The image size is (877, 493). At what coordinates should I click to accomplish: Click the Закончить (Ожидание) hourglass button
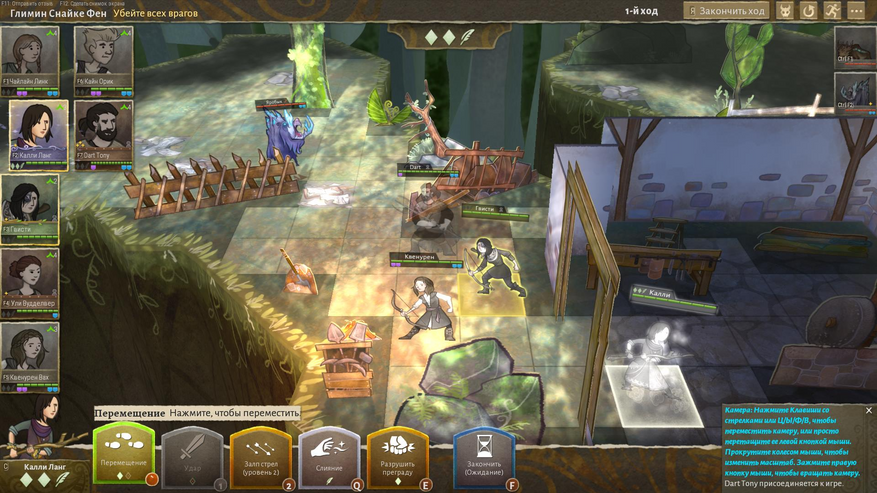point(484,456)
